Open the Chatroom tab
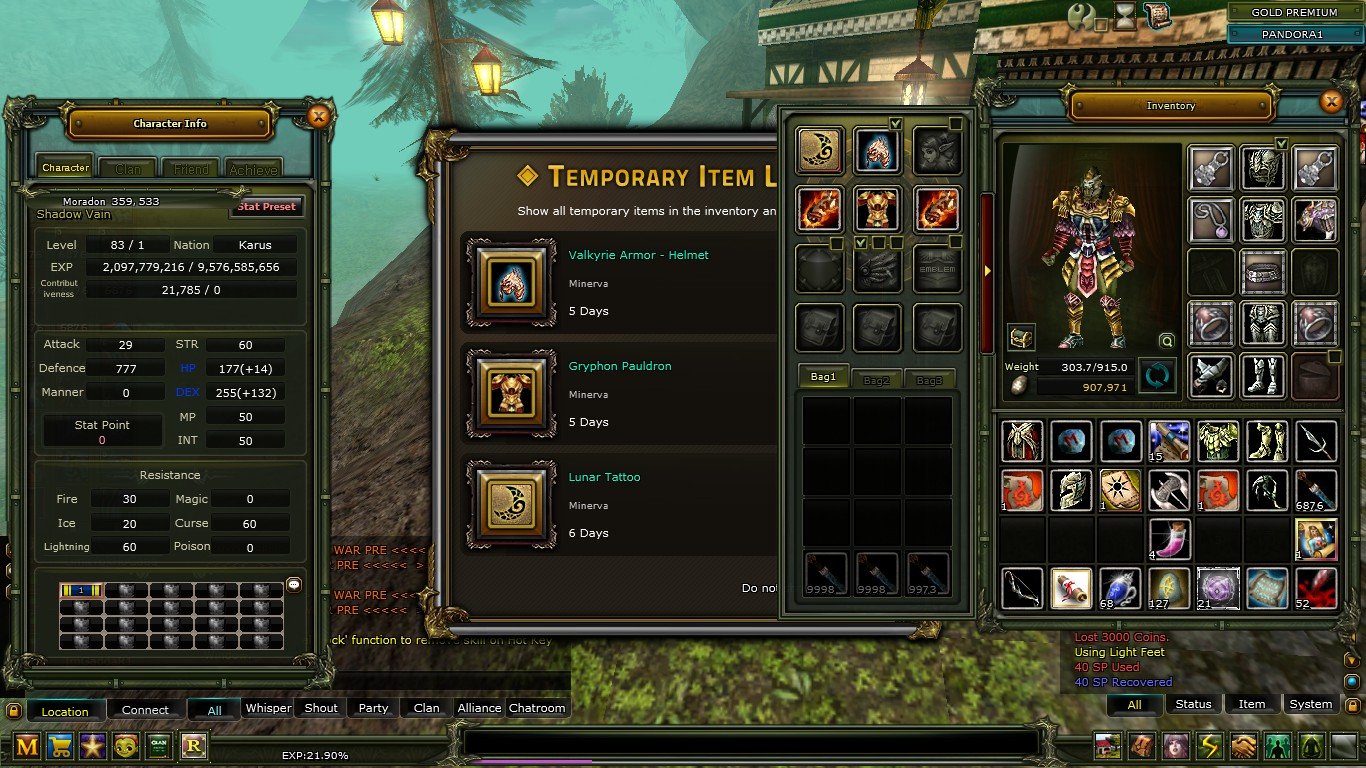1366x768 pixels. pos(537,708)
